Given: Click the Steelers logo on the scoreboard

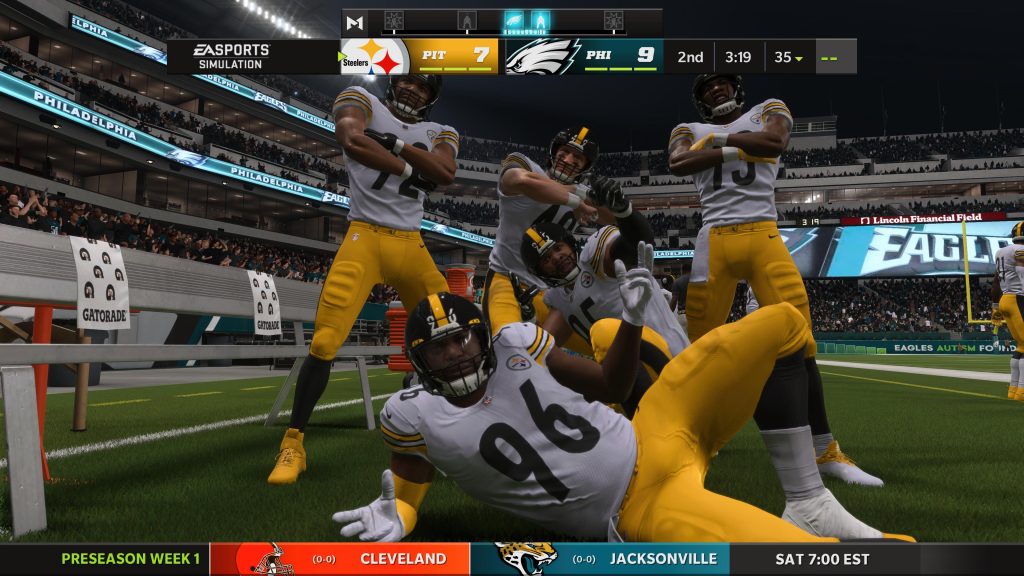Looking at the screenshot, I should (376, 57).
